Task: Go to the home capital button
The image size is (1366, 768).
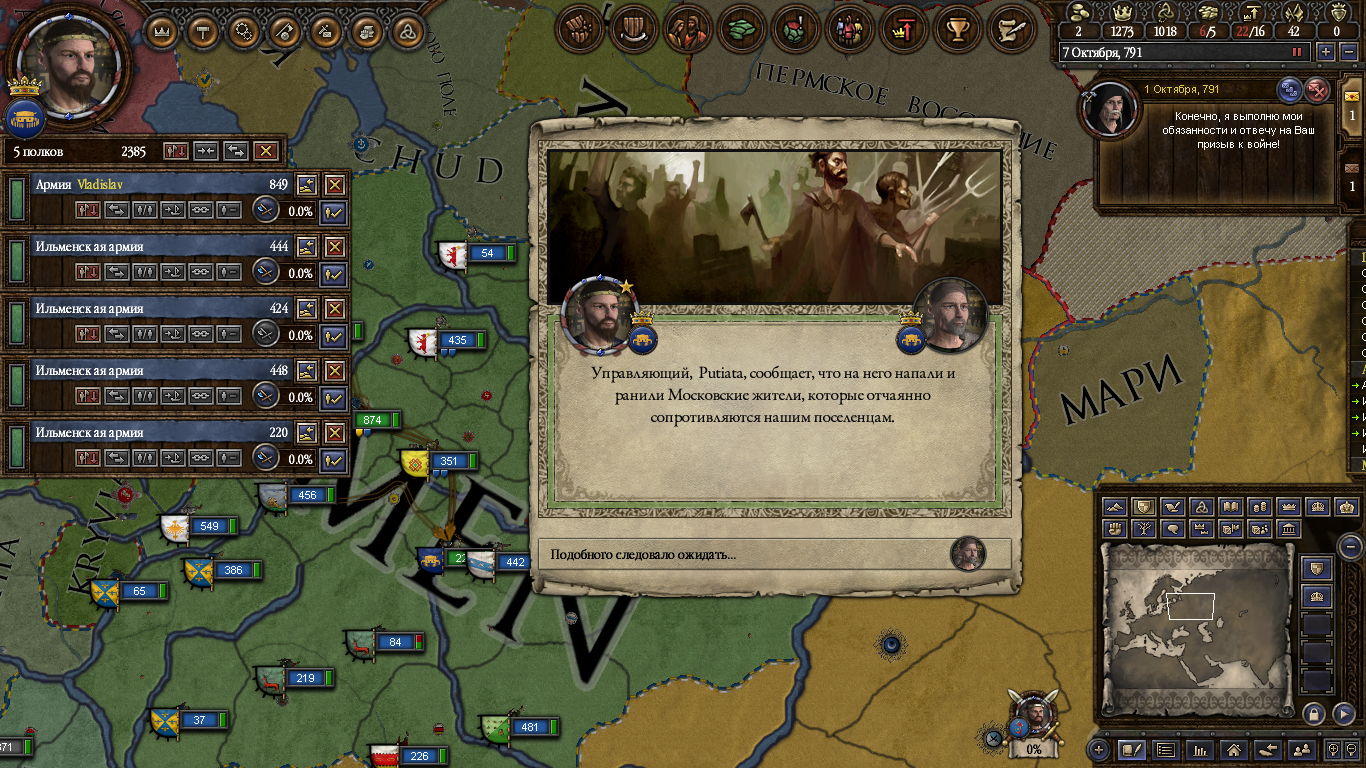Action: (x=1234, y=749)
